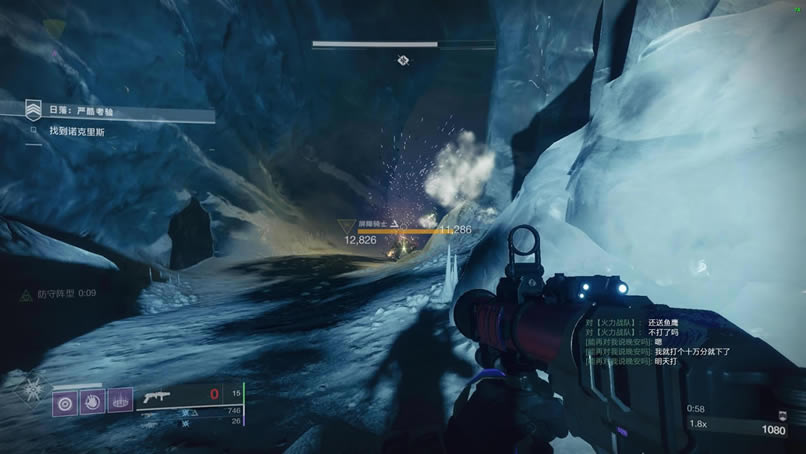Viewport: 806px width, 454px height.
Task: Click the 防守阵型 buff indicator
Action: pyautogui.click(x=59, y=294)
